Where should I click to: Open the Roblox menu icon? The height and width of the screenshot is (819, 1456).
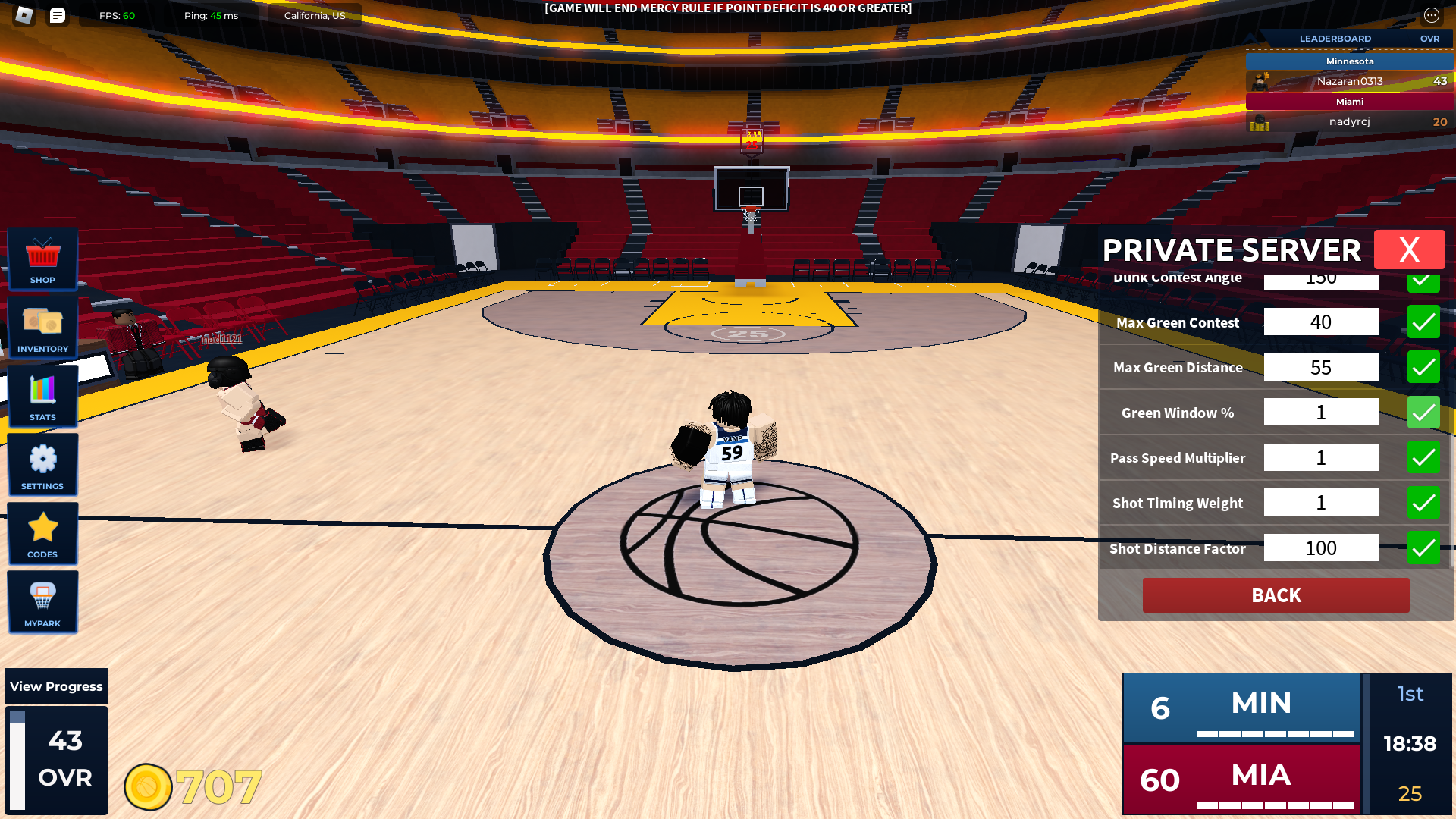[x=24, y=15]
